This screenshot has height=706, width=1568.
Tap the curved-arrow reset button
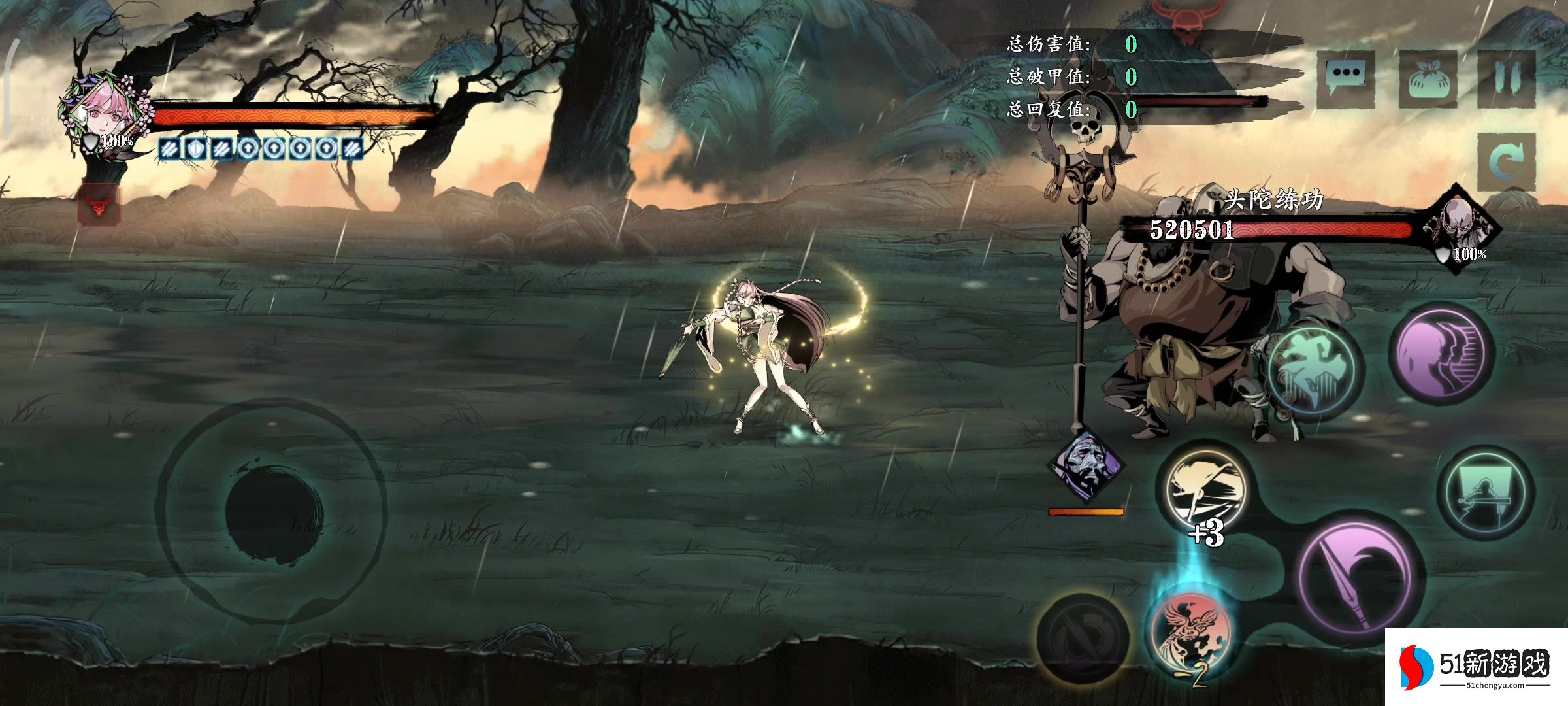1505,161
